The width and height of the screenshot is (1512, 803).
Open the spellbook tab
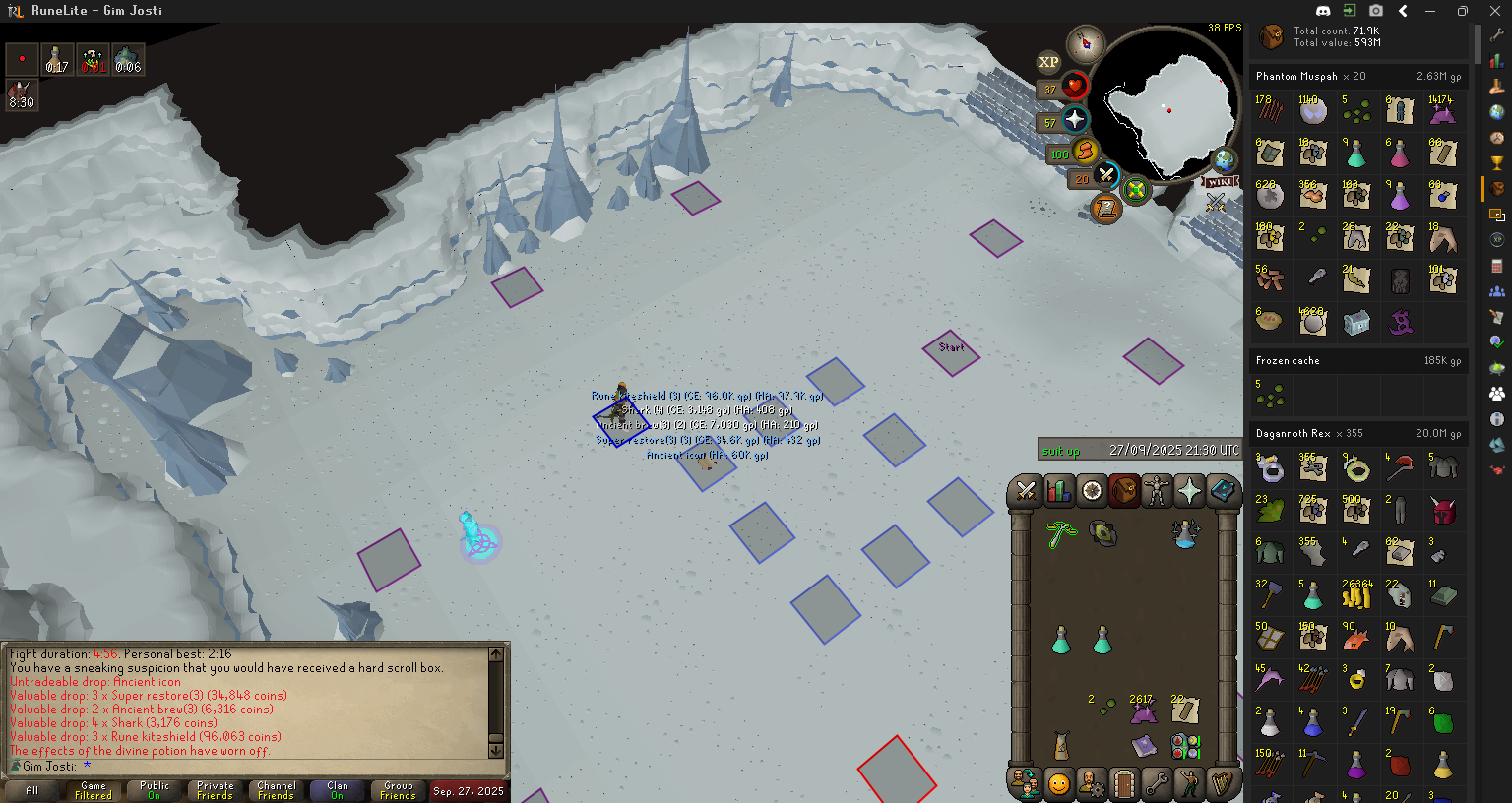[x=1223, y=490]
